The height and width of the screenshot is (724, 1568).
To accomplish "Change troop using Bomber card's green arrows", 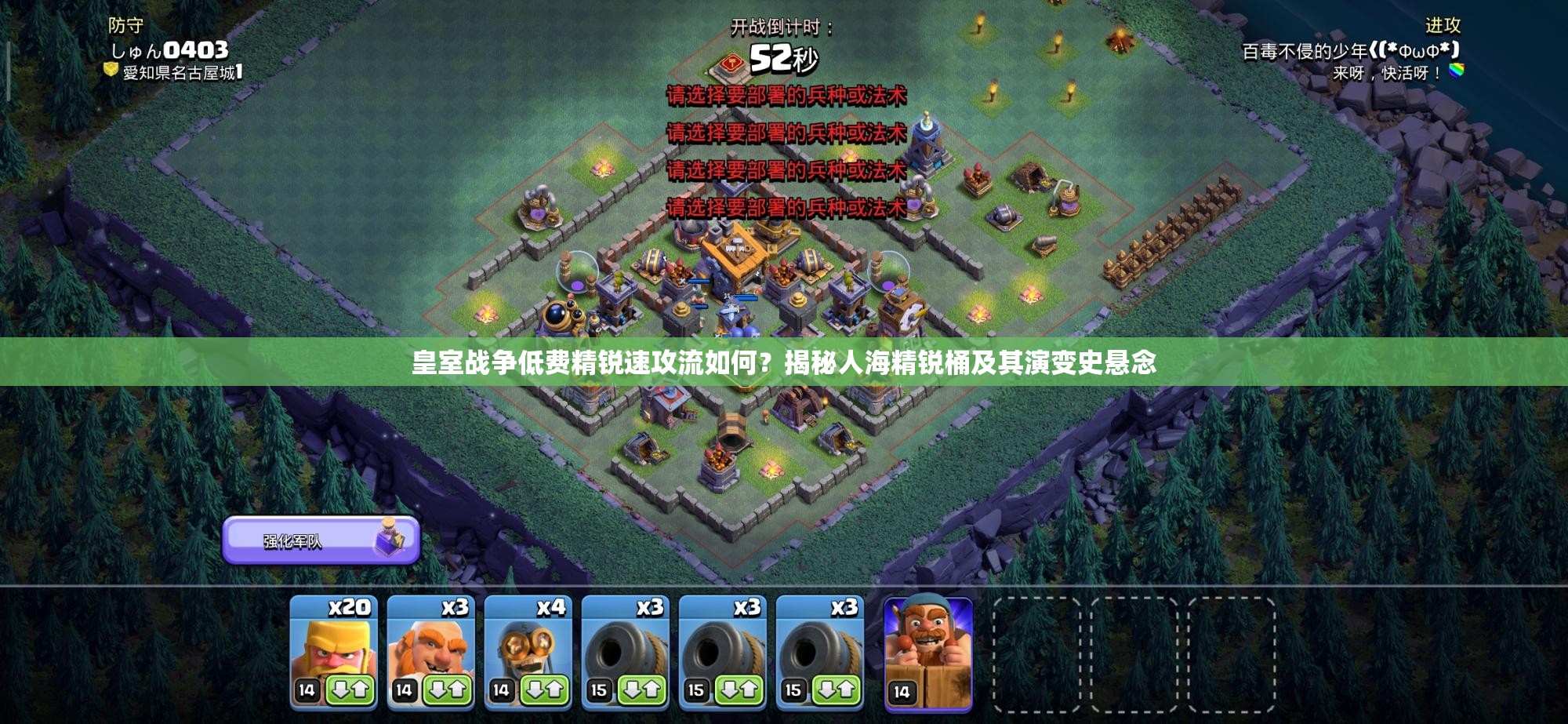I will tap(544, 690).
